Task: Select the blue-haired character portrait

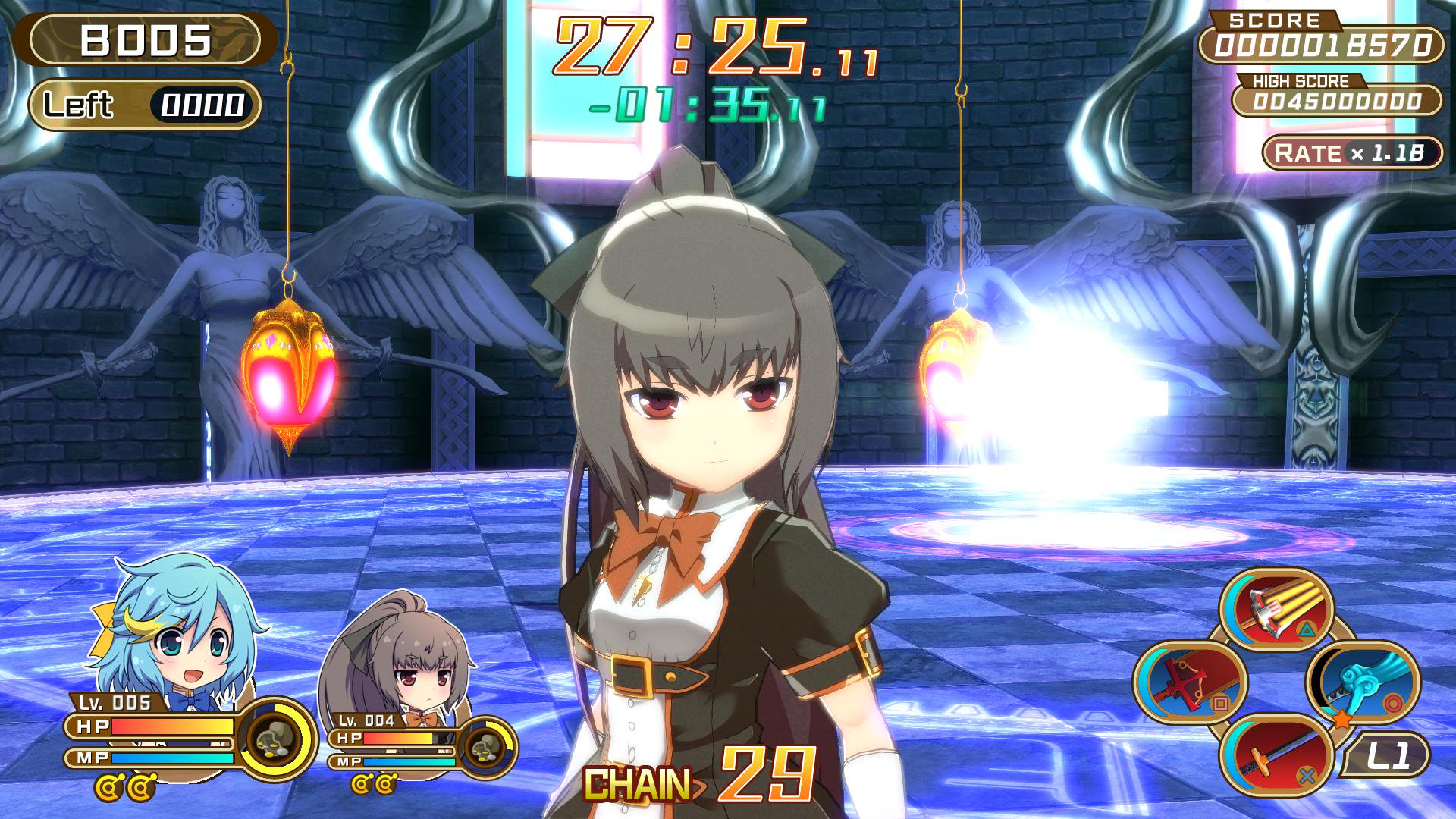Action: (176, 623)
